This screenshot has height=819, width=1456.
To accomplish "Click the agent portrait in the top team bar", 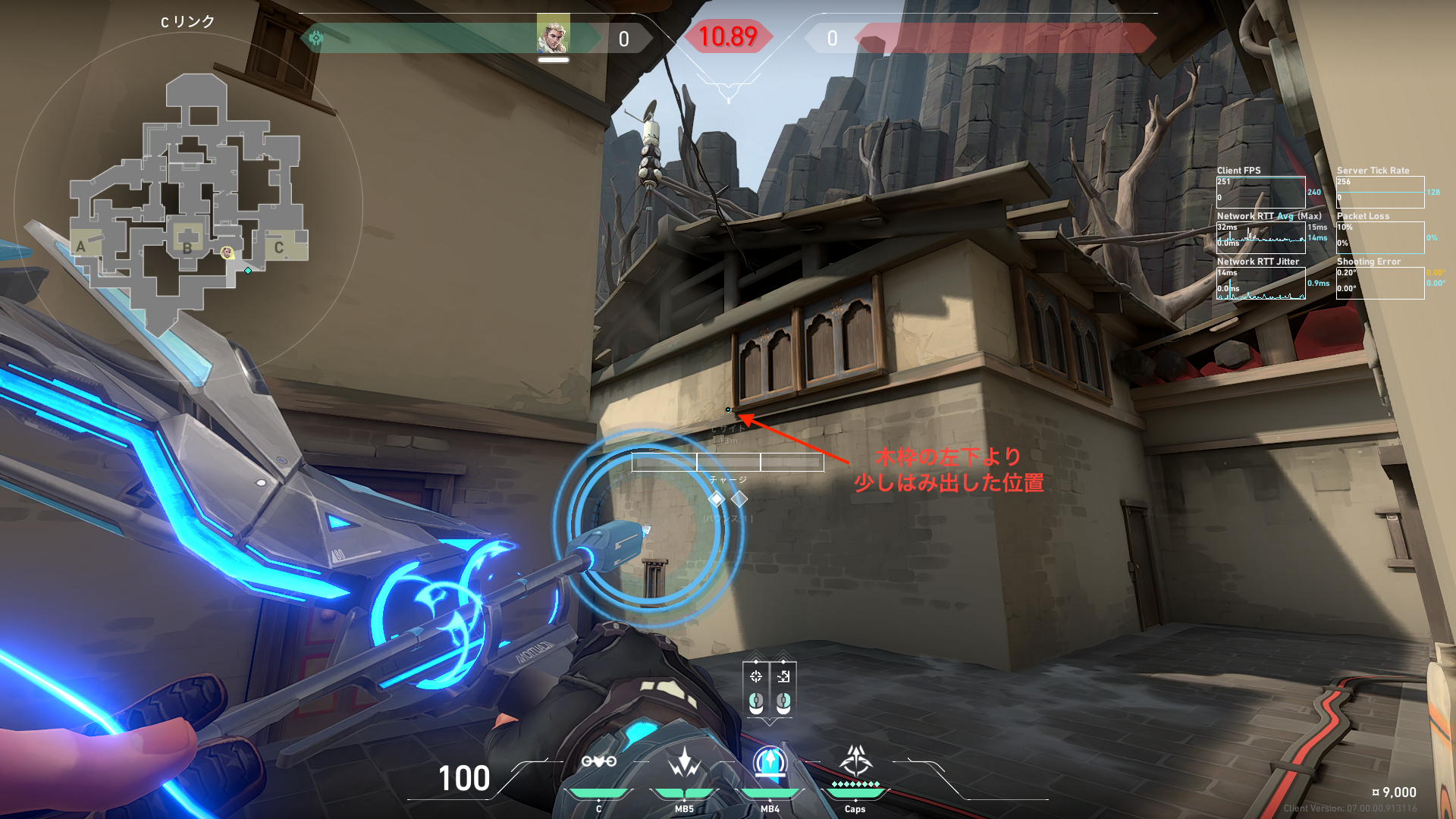I will click(x=553, y=34).
